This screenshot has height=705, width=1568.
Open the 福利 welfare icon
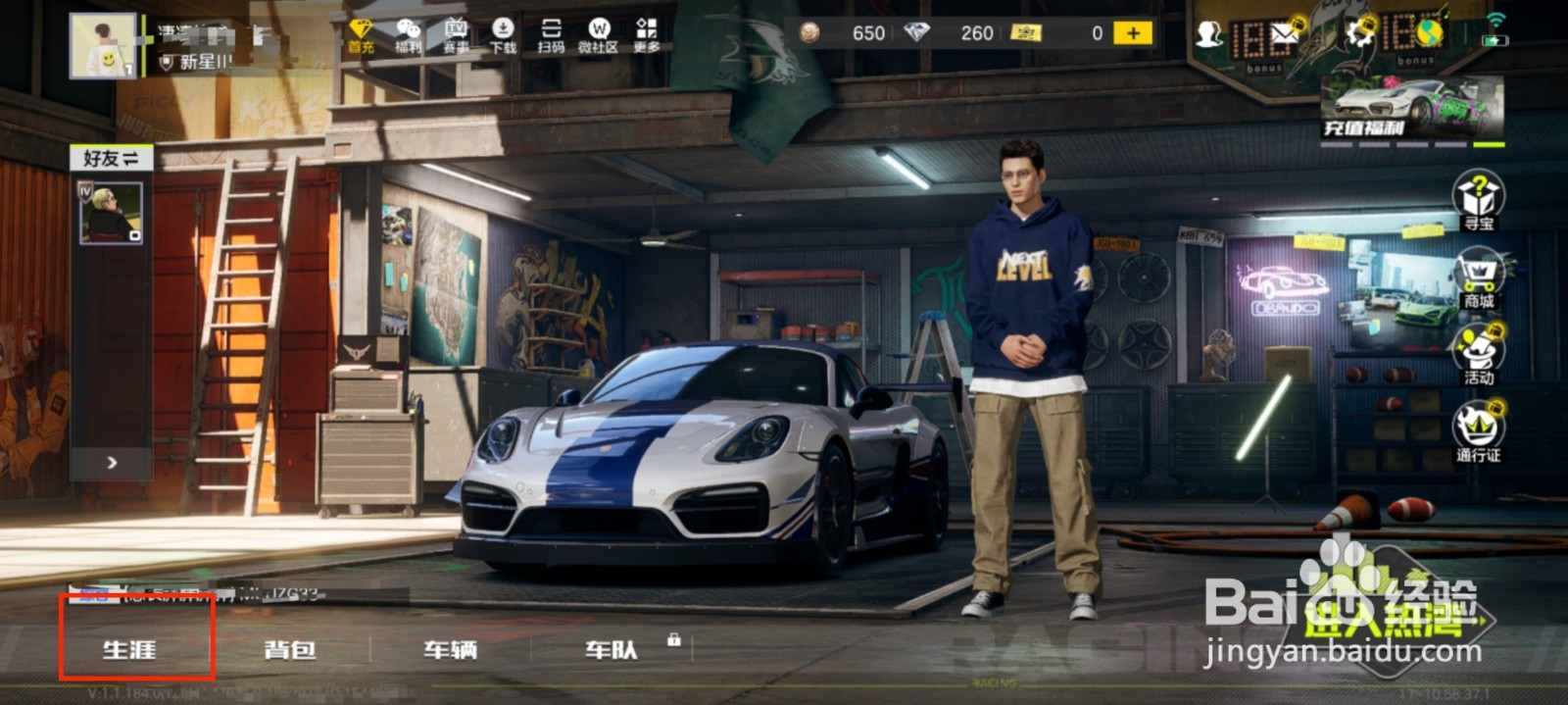[408, 35]
